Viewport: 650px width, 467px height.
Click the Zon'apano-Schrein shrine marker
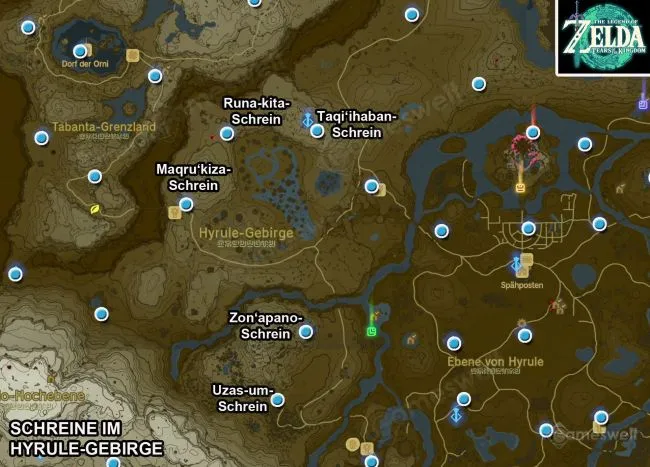point(306,332)
